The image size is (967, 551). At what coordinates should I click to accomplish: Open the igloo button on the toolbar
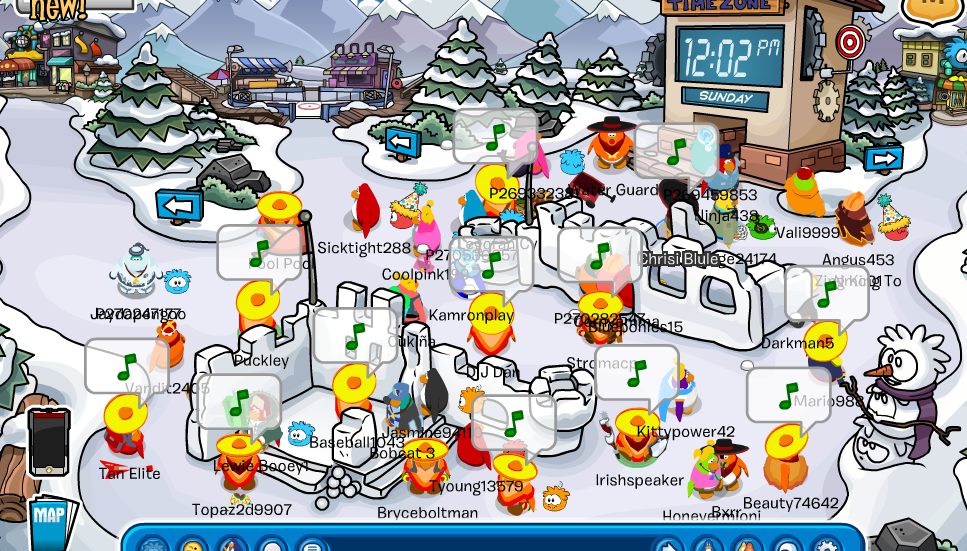pos(787,546)
